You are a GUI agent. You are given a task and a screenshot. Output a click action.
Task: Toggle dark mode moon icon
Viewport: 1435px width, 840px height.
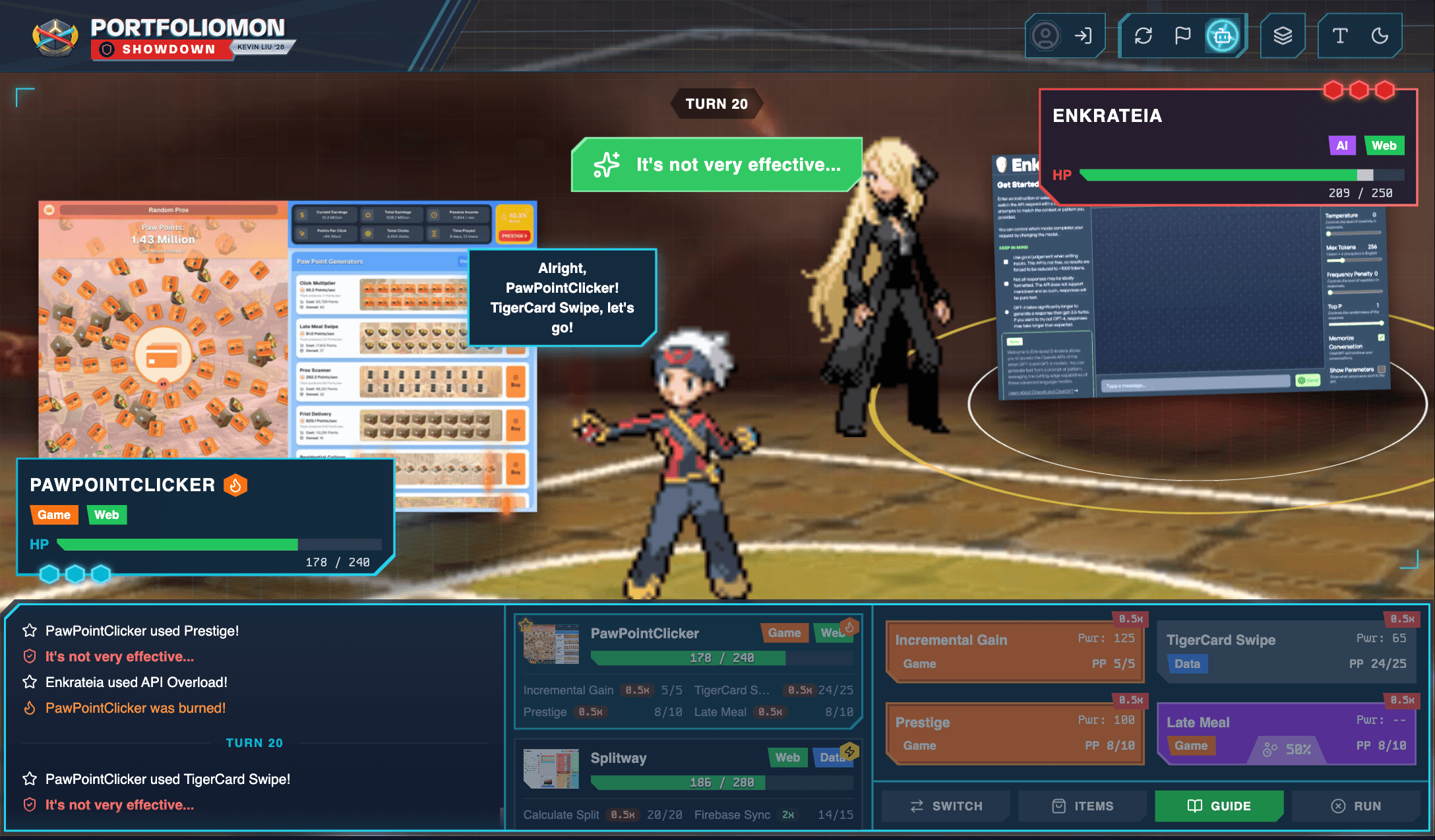click(1380, 36)
